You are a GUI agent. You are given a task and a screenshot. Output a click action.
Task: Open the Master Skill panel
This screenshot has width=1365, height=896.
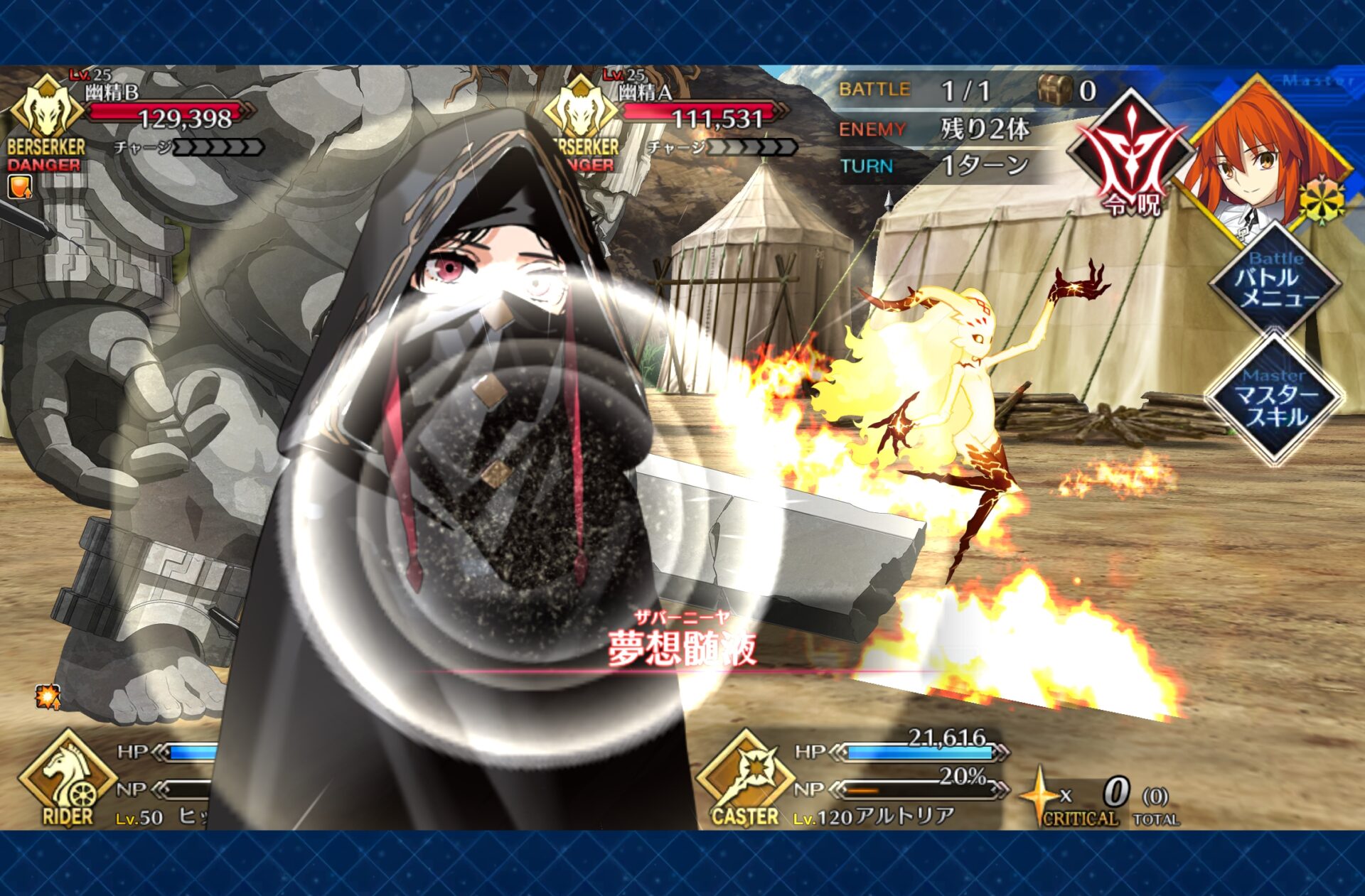(1275, 400)
